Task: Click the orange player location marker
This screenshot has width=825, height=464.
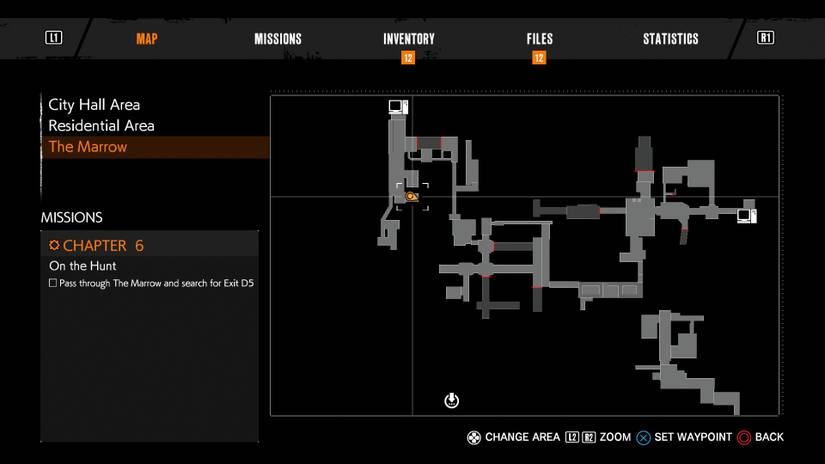Action: pyautogui.click(x=411, y=197)
